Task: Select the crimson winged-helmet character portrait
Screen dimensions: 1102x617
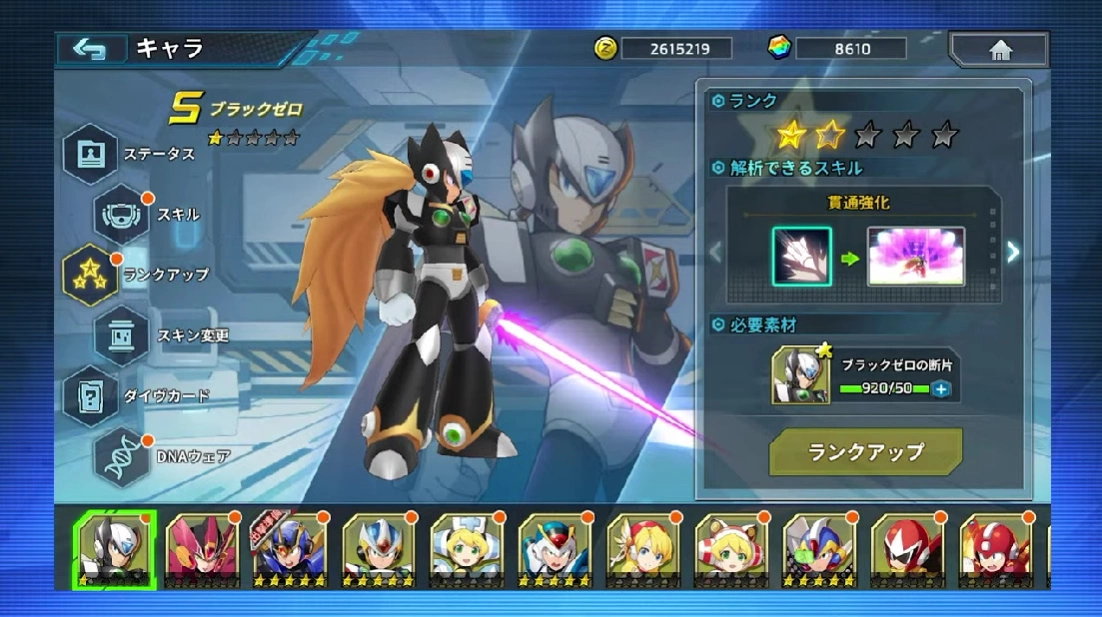Action: point(204,548)
